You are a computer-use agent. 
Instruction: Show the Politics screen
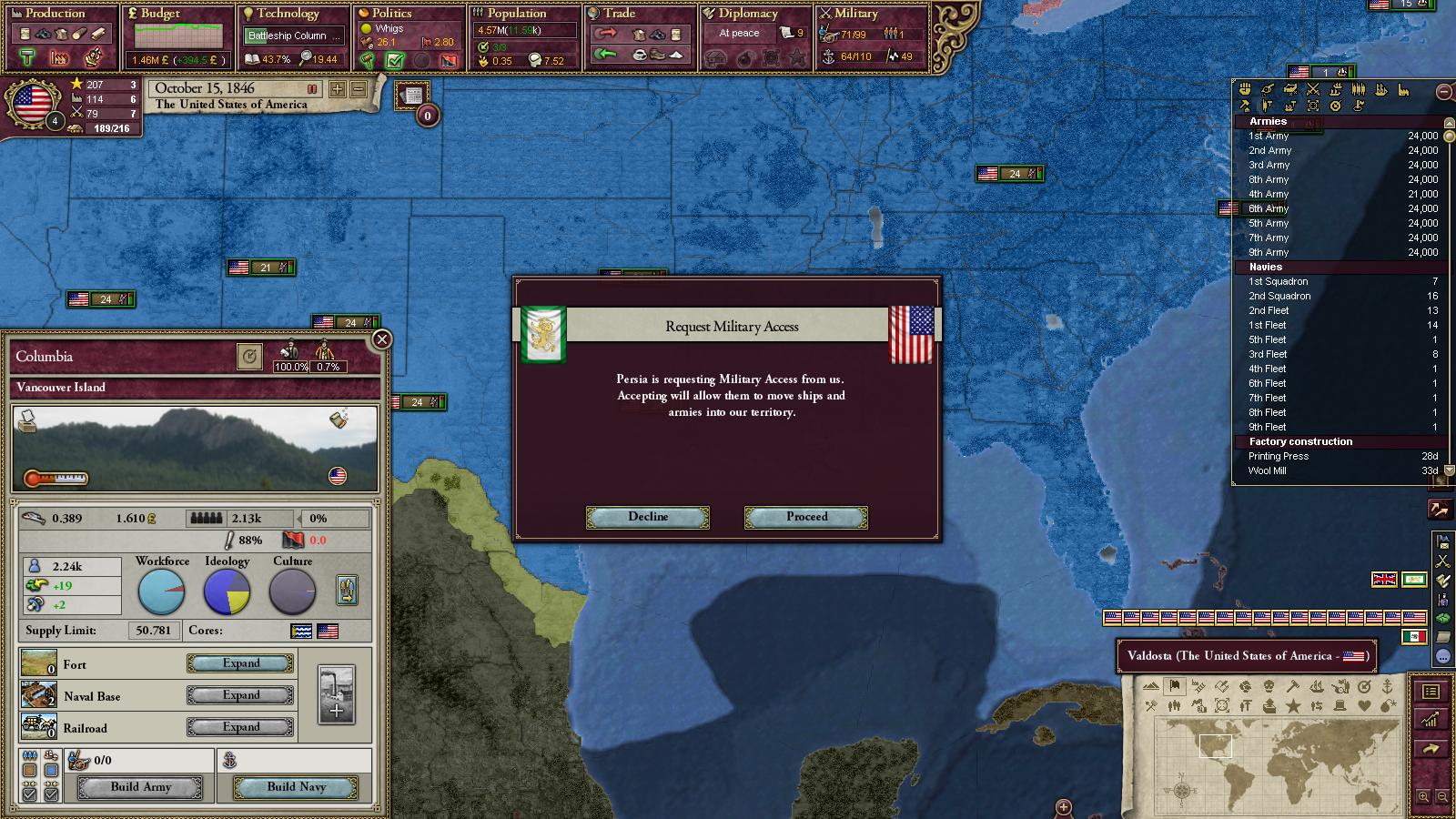point(391,14)
